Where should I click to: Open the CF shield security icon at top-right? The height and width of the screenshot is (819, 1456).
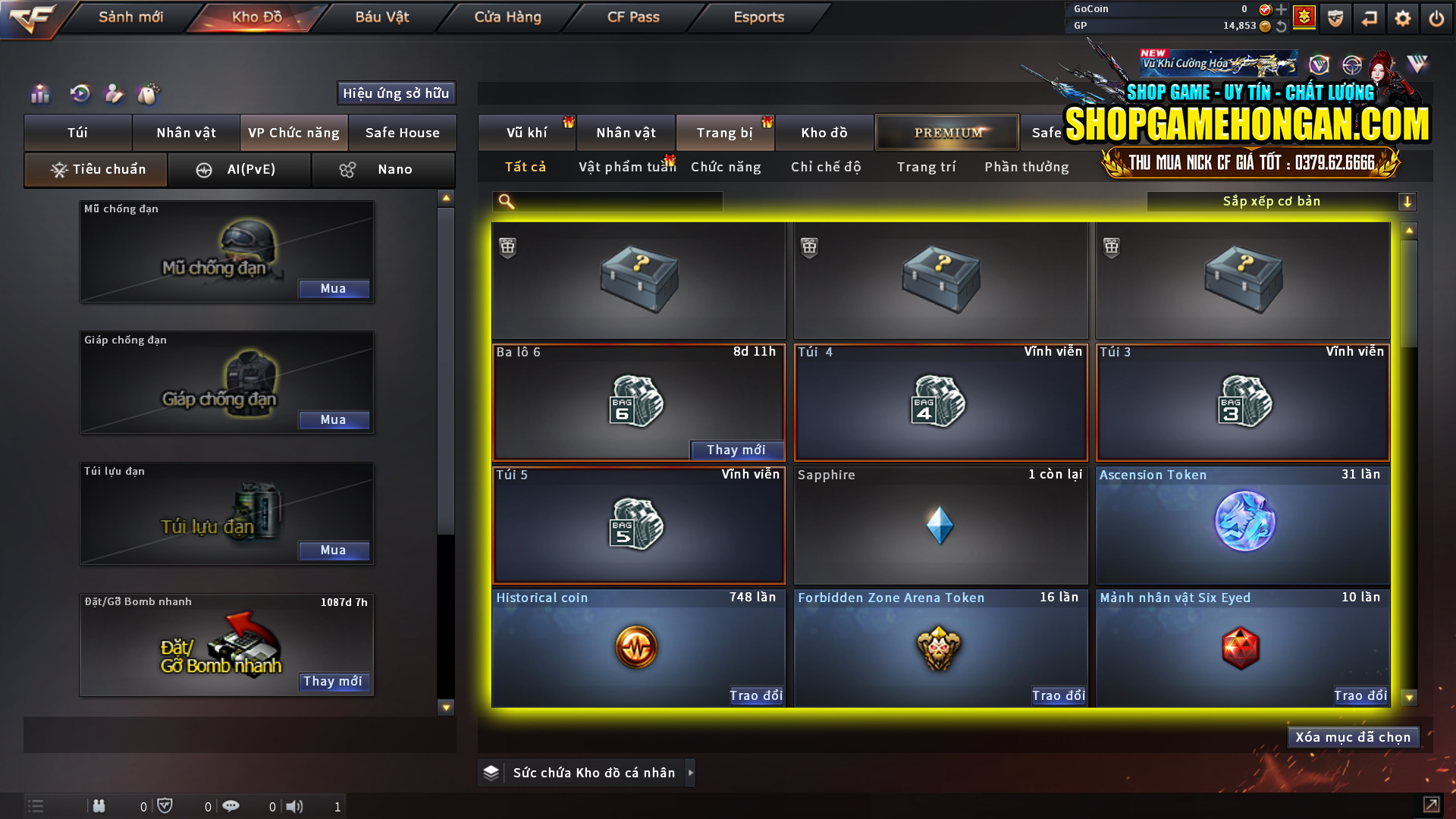1335,18
